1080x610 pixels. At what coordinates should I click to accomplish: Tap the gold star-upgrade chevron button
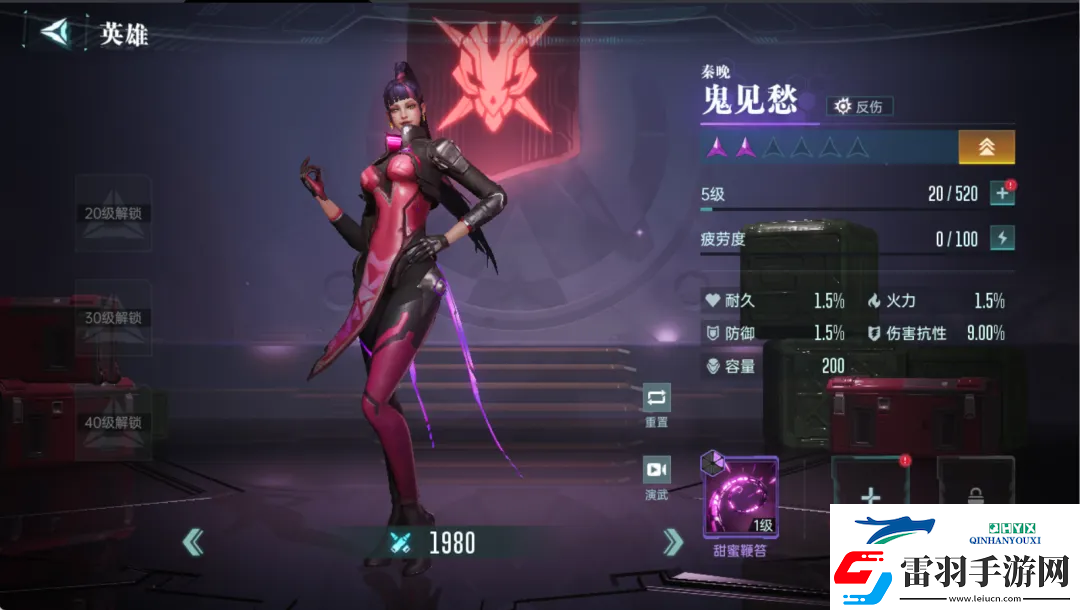pyautogui.click(x=986, y=147)
